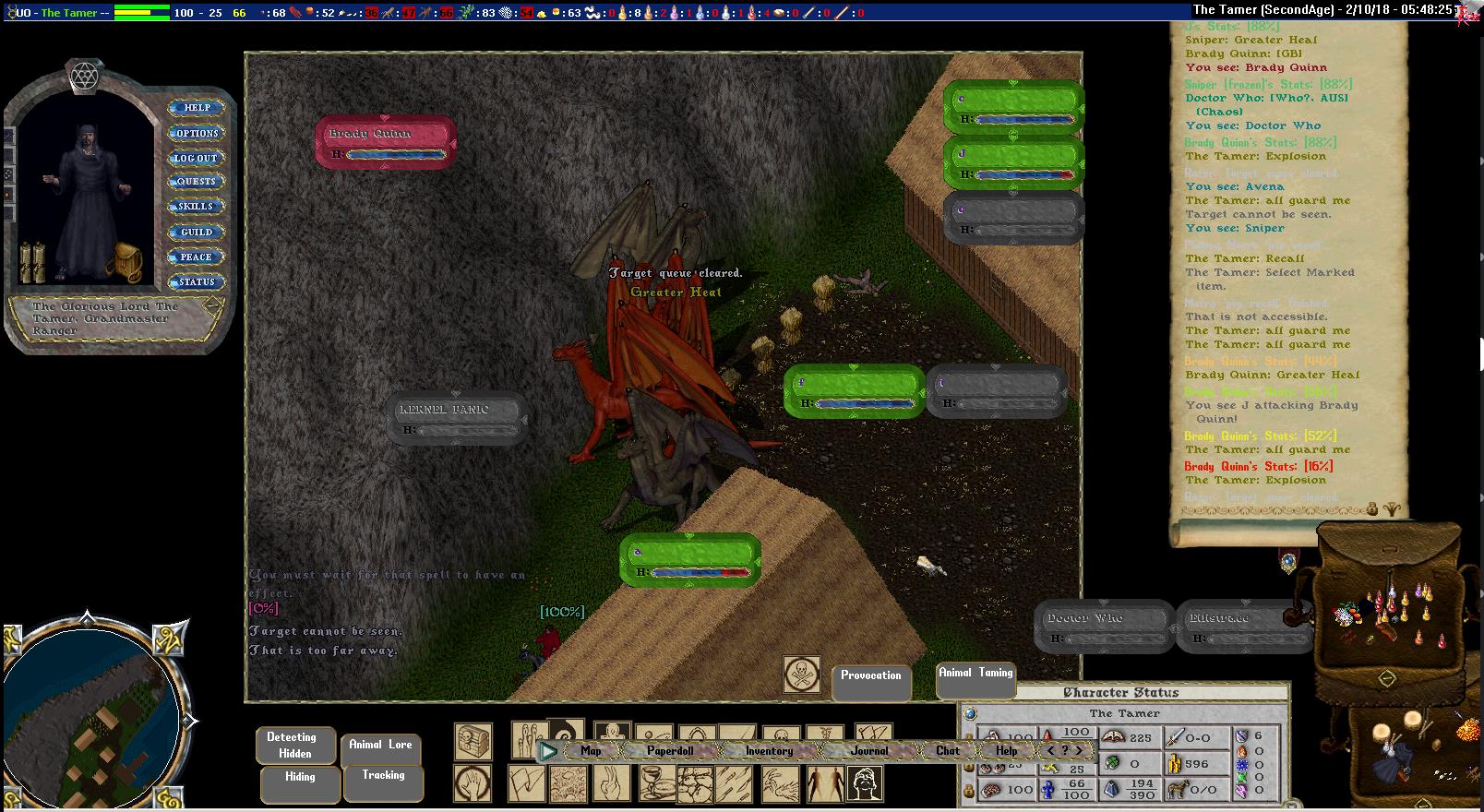Viewport: 1484px width, 812px height.
Task: Open the Options menu on the paperdoll
Action: tap(197, 133)
